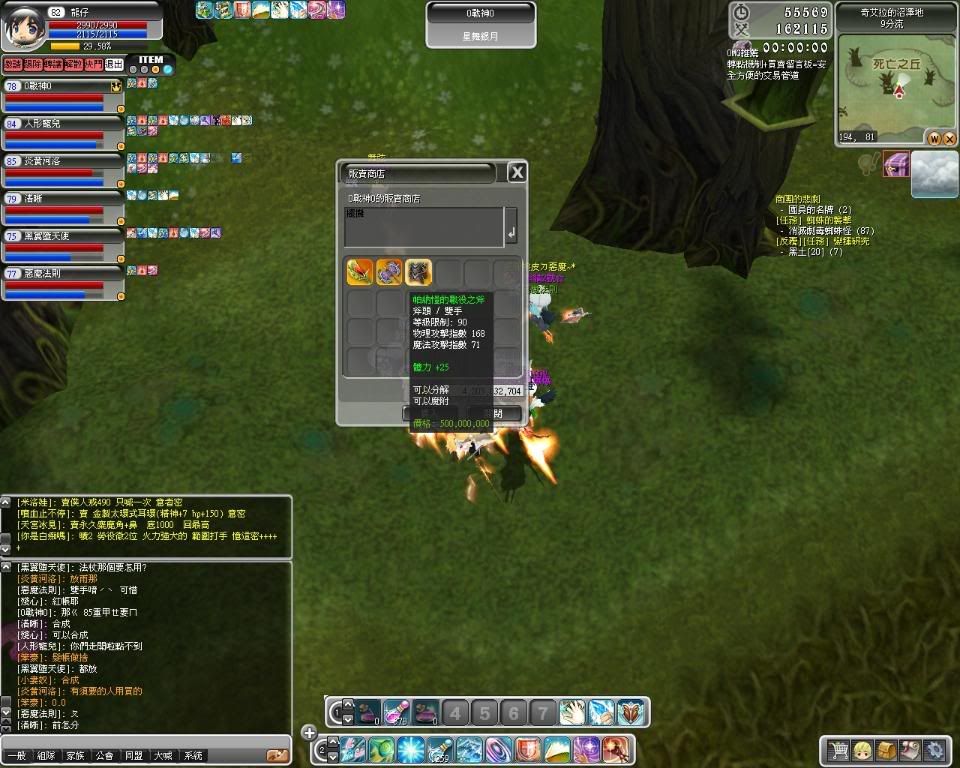
Task: Open the purple-haired character icon below the minimap
Action: click(895, 165)
